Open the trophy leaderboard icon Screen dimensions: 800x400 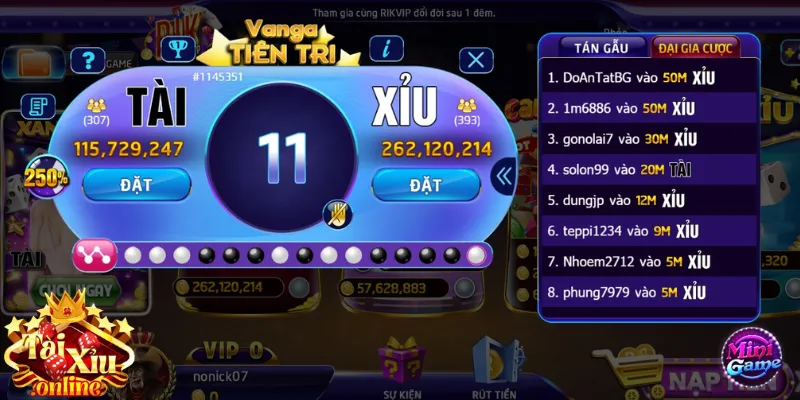click(x=177, y=48)
